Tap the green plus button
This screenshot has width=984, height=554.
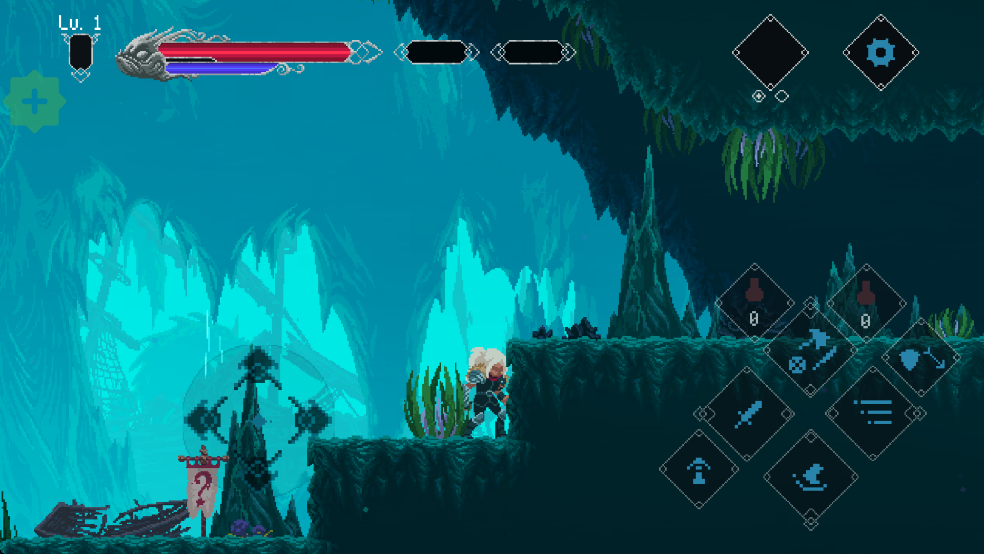(x=35, y=101)
